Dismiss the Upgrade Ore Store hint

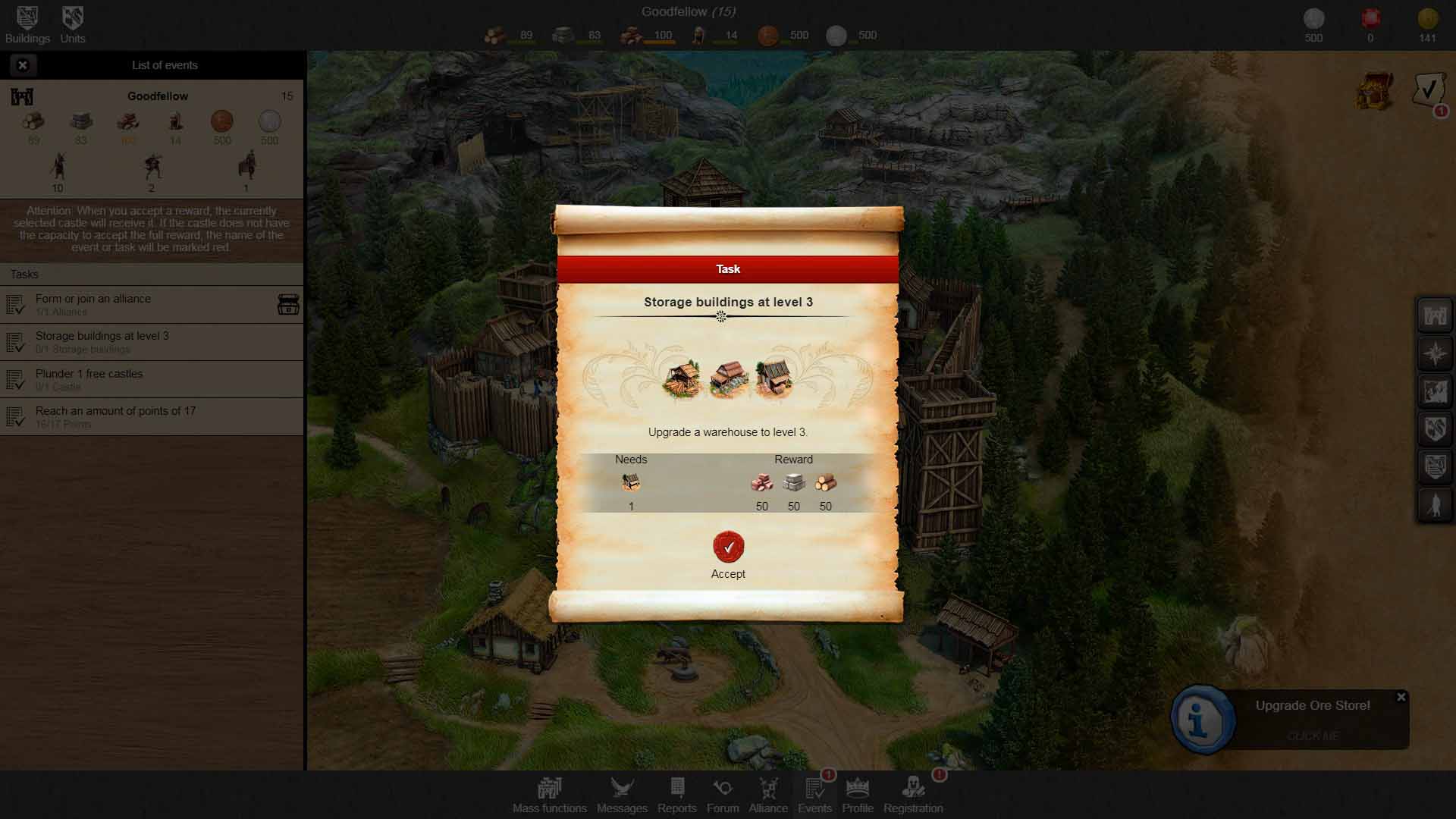[x=1401, y=697]
